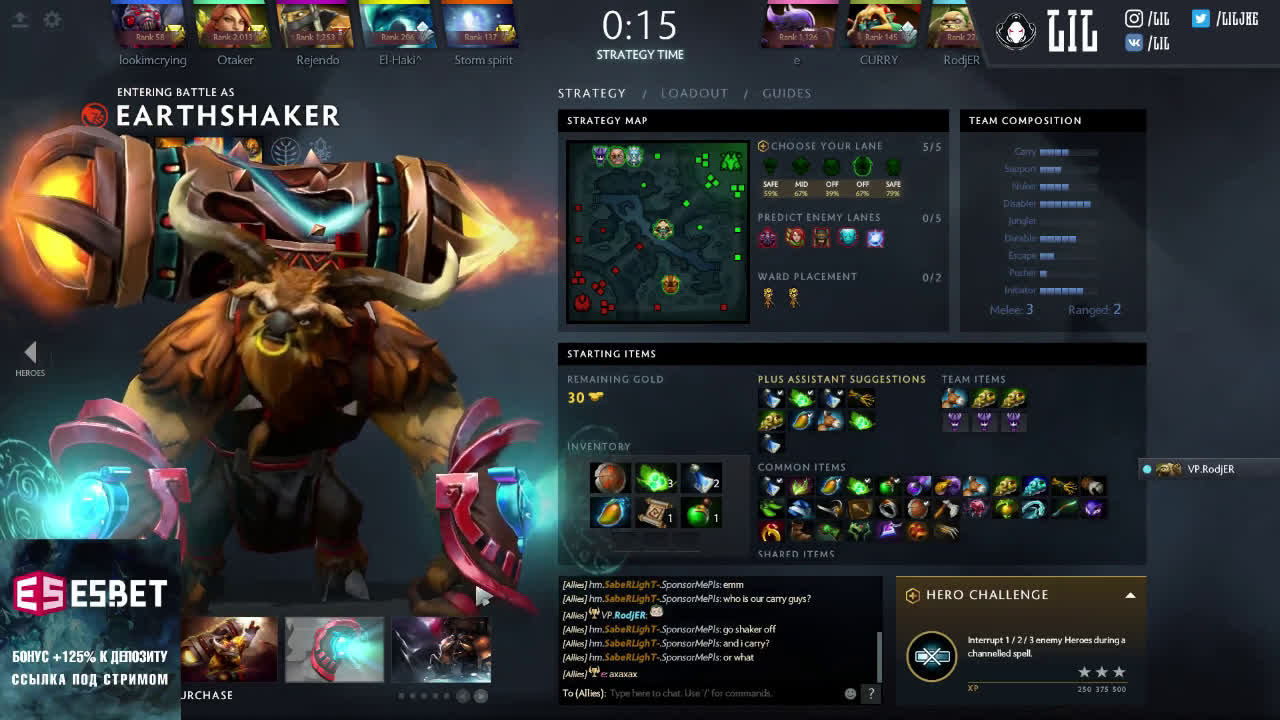Image resolution: width=1280 pixels, height=720 pixels.
Task: Click the CURRY enemy hero portrait
Action: click(879, 25)
